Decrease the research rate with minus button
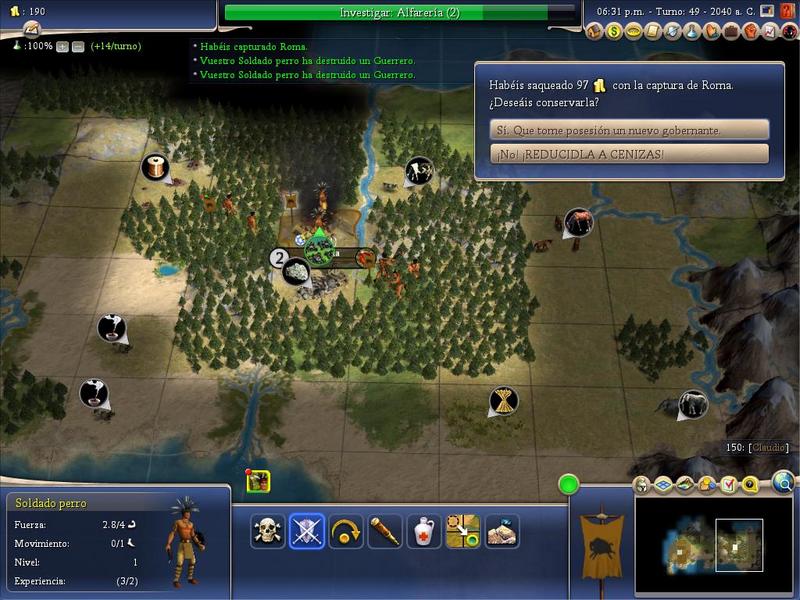 point(77,46)
